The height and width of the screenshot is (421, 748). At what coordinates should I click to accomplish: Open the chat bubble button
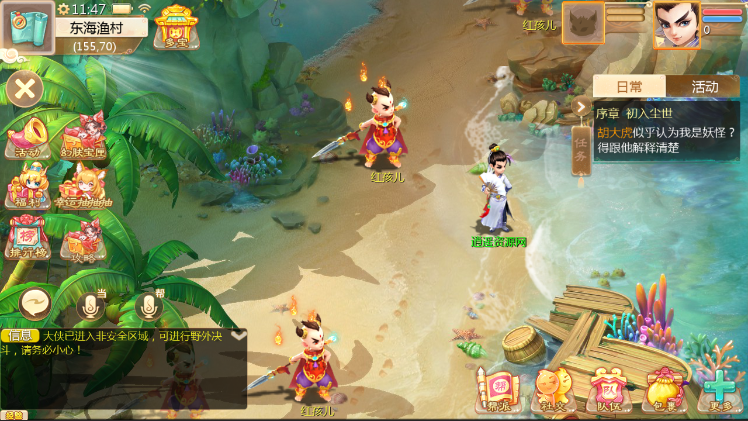pyautogui.click(x=36, y=301)
